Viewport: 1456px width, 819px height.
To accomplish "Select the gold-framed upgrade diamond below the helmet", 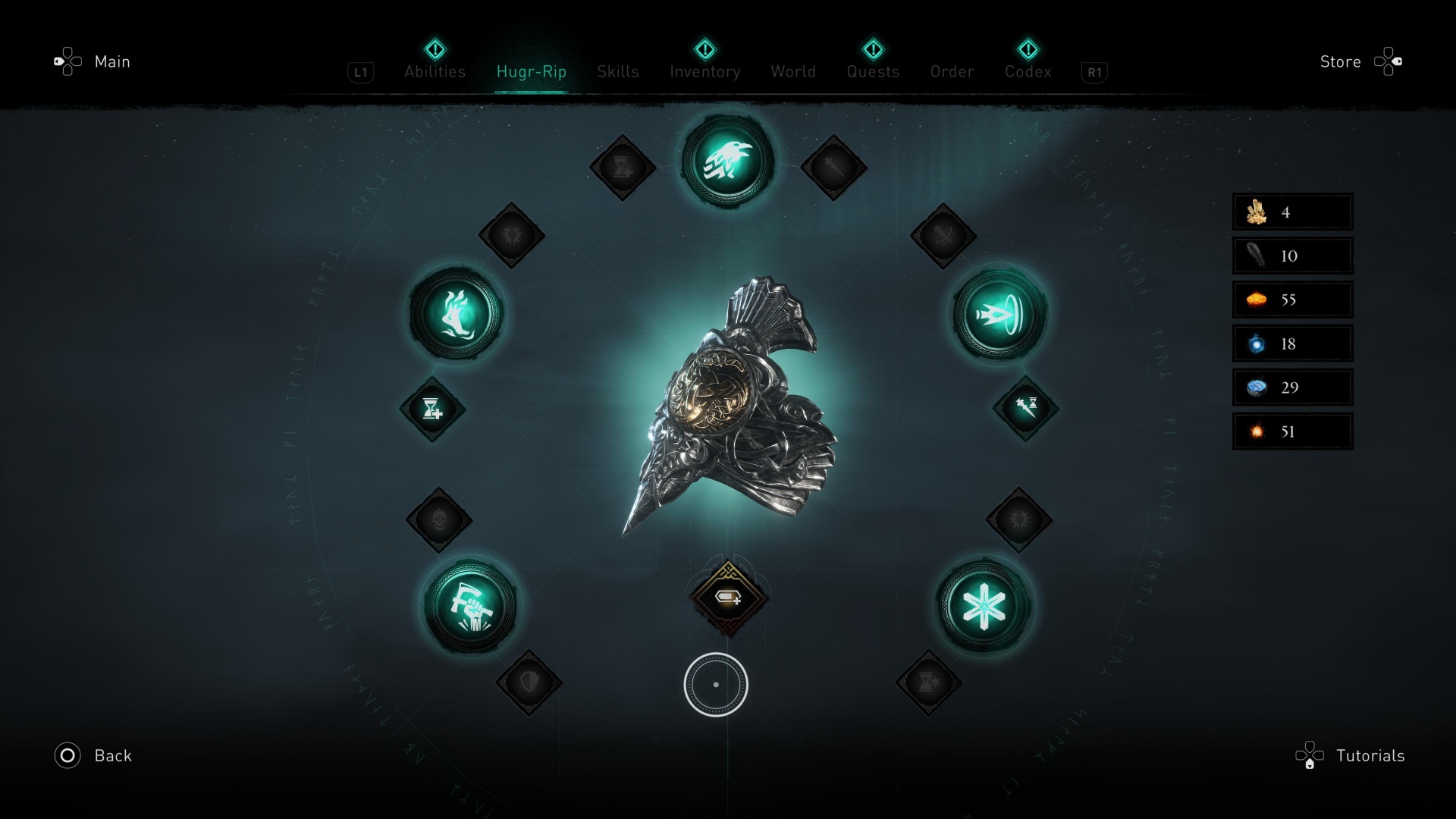I will [x=728, y=598].
